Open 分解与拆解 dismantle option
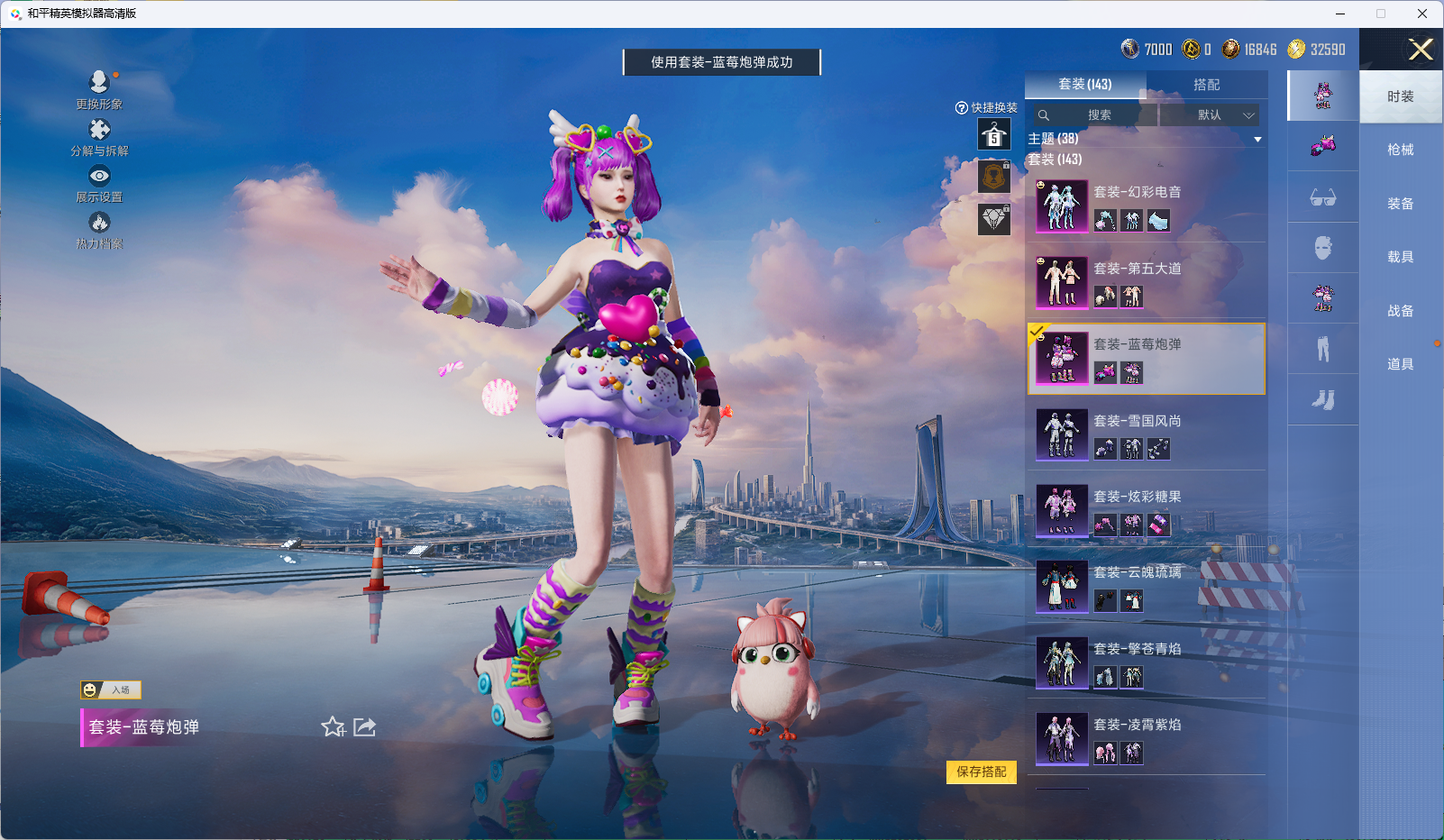Screen dimensions: 1444x840 [x=99, y=137]
